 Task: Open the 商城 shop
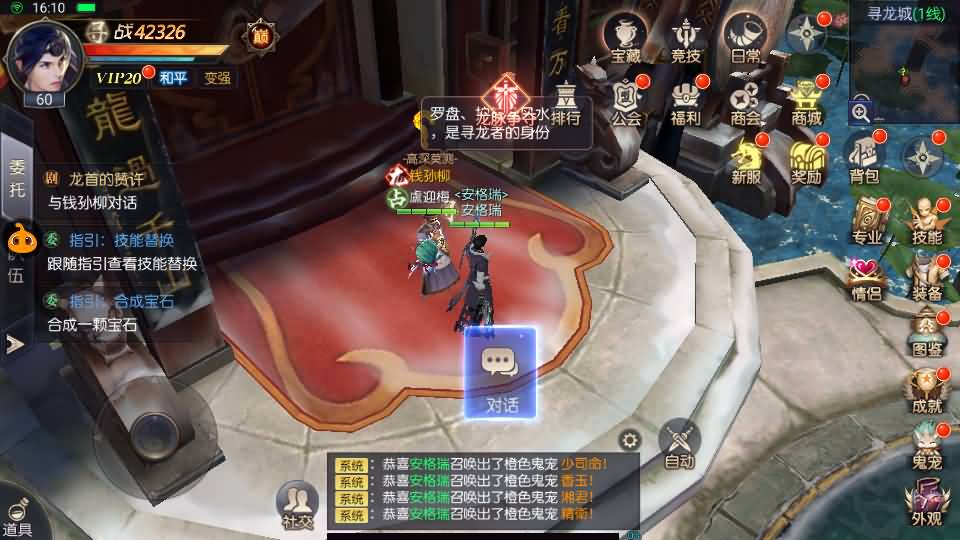[806, 102]
